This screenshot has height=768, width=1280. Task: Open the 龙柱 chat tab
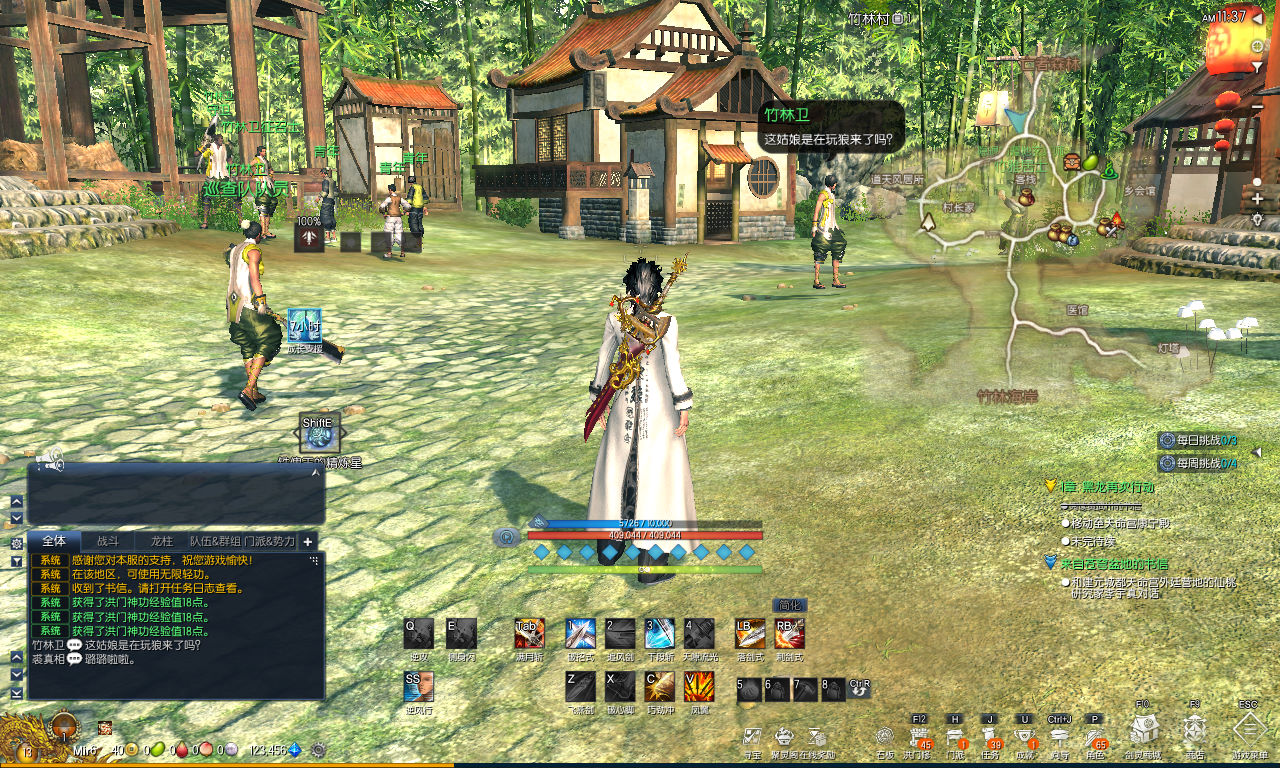tap(162, 541)
